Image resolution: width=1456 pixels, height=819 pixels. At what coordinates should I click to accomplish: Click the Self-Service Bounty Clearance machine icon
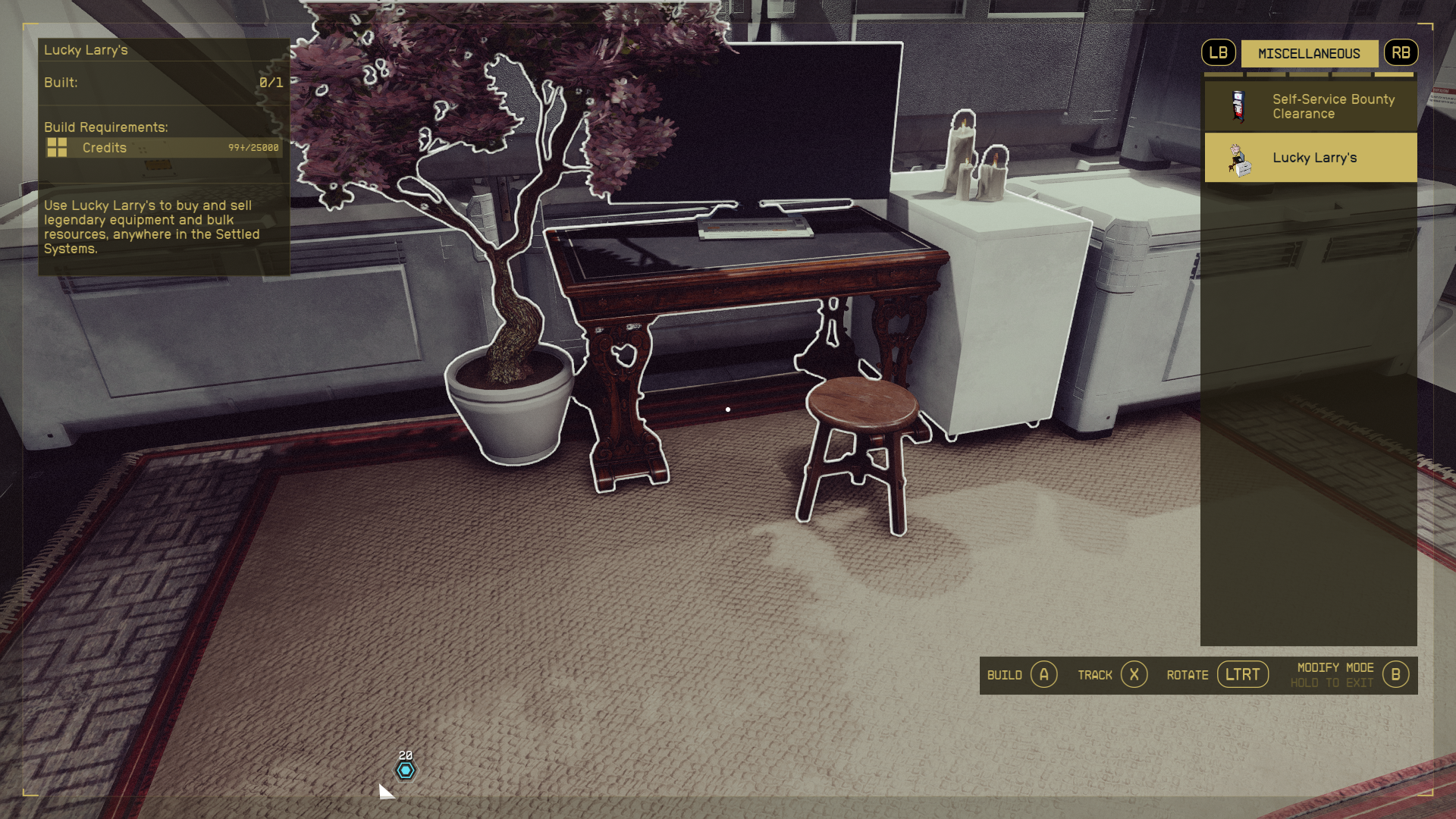coord(1236,105)
